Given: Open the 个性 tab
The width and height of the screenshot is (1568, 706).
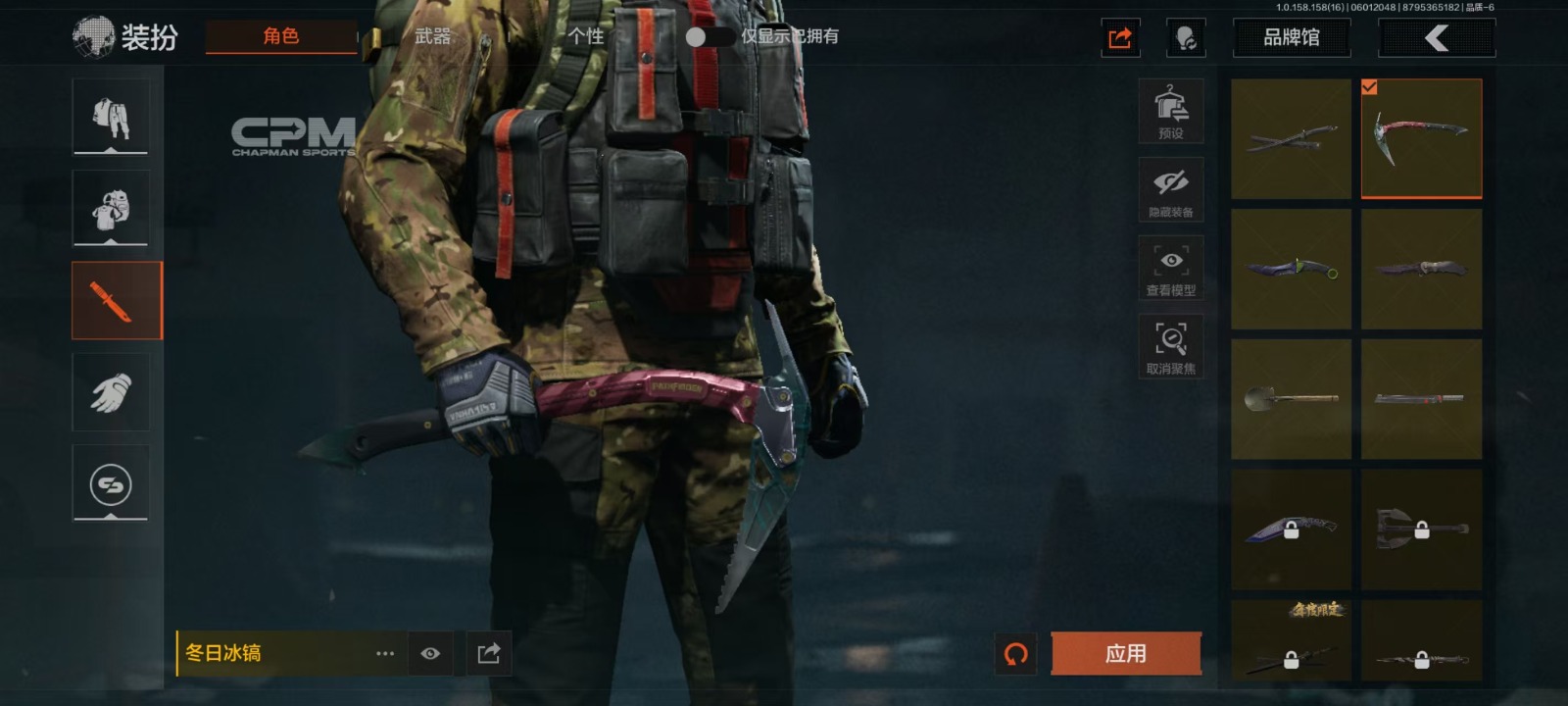Looking at the screenshot, I should coord(586,36).
